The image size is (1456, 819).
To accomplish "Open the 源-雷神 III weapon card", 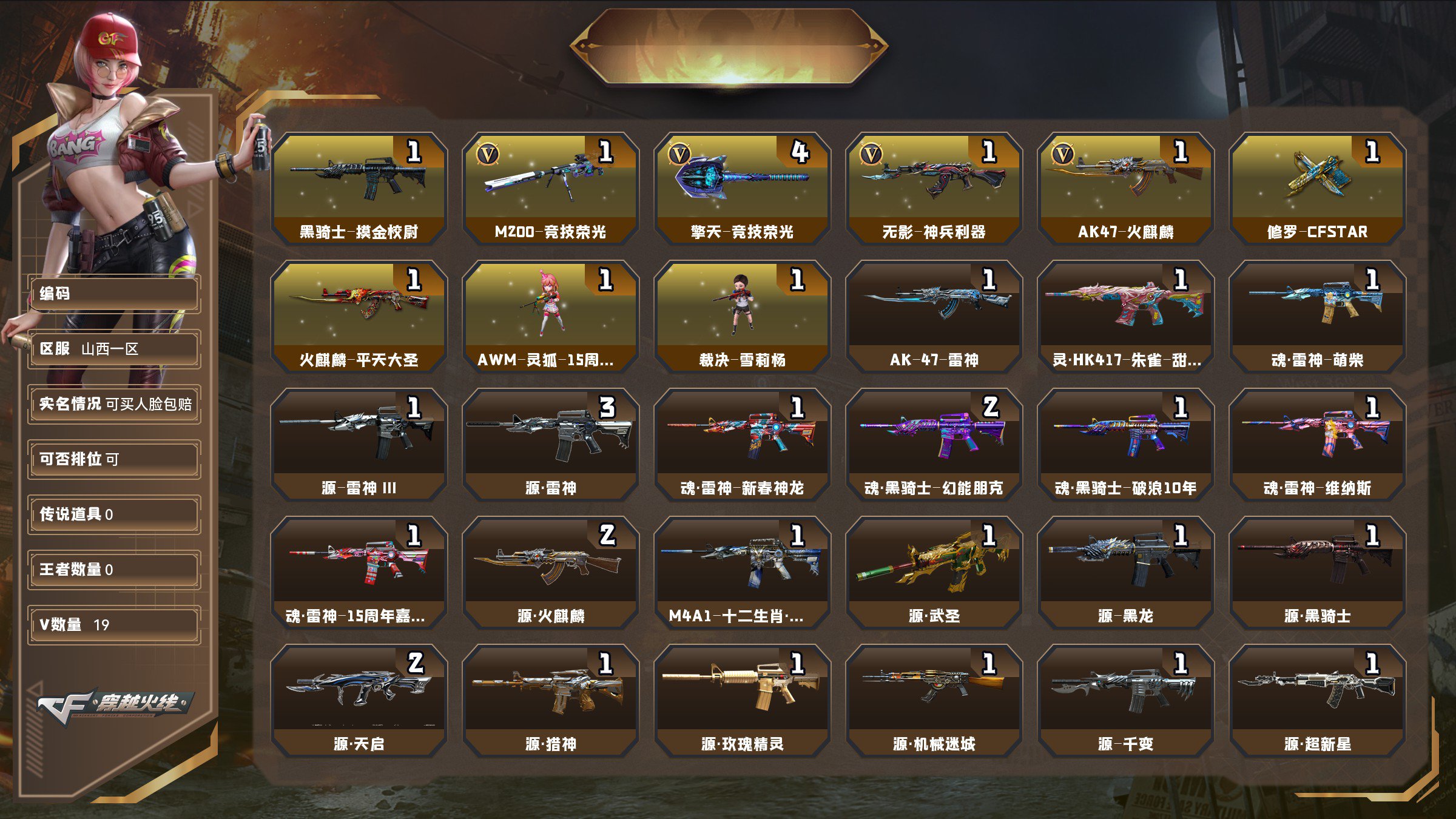I will 359,444.
